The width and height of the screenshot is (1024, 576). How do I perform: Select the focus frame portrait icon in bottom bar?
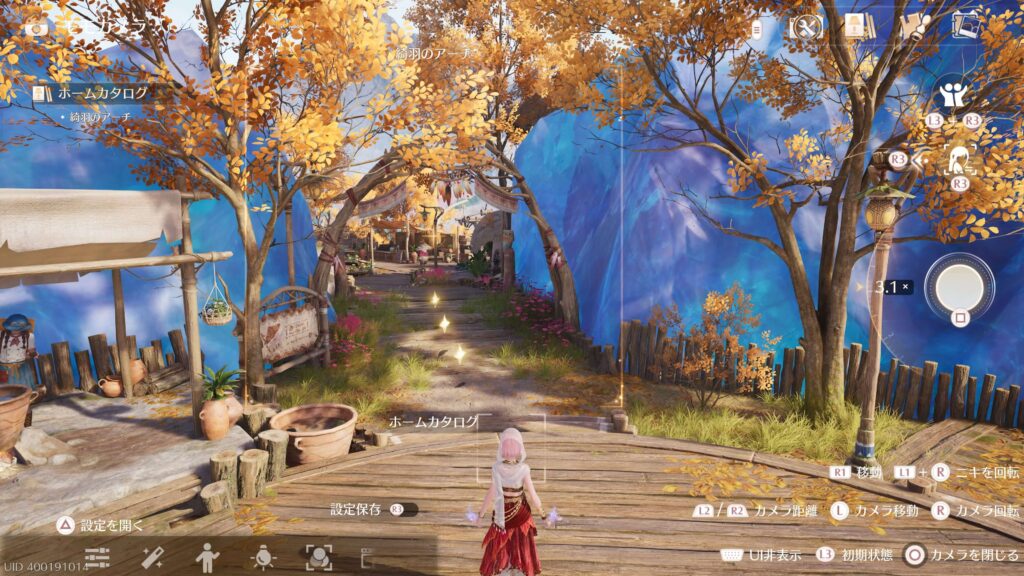coord(319,557)
